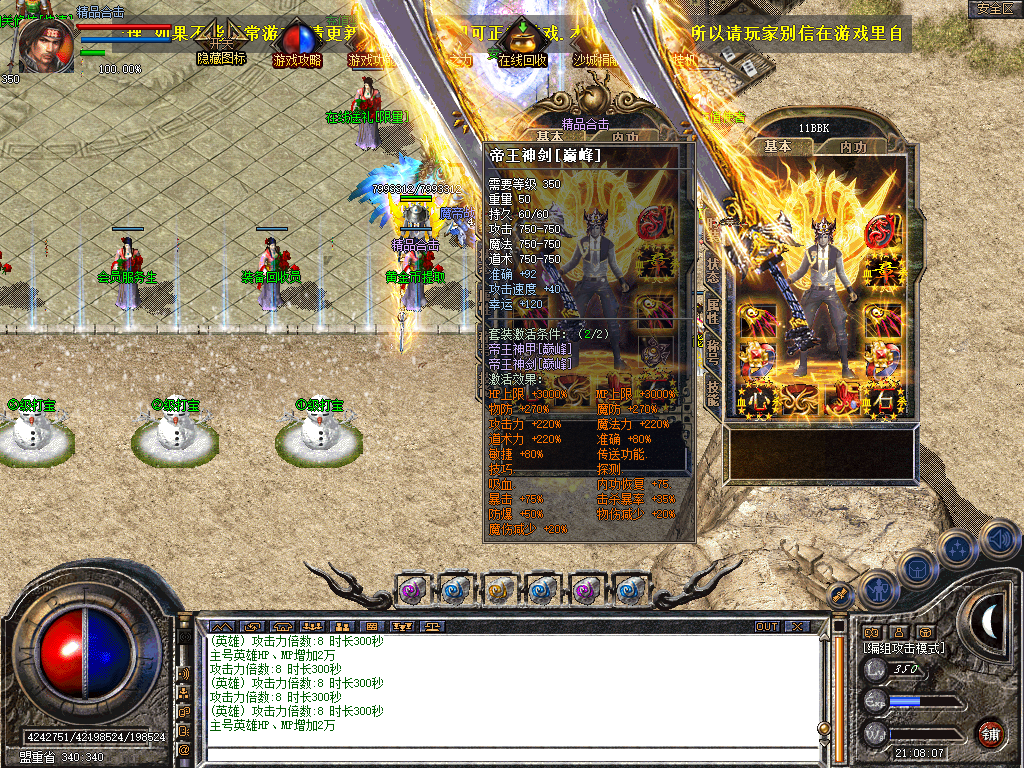The width and height of the screenshot is (1024, 768).
Task: Close the chat window with X button
Action: pos(797,627)
